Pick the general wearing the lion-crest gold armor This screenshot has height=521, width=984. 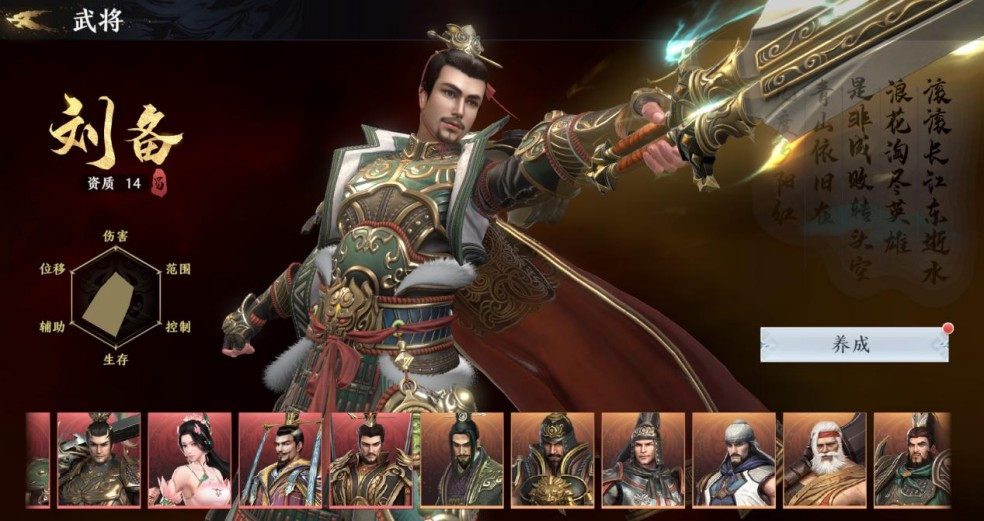(552, 459)
